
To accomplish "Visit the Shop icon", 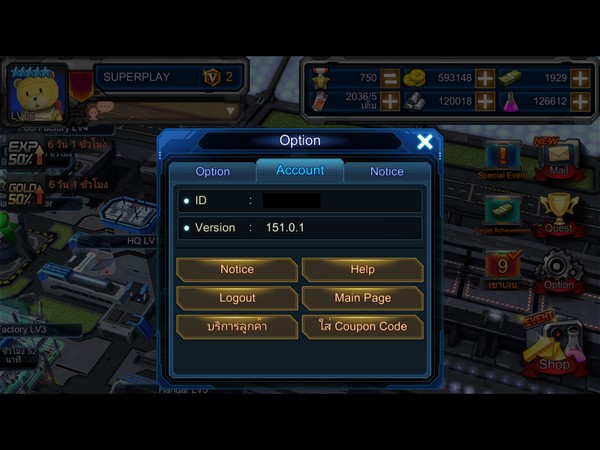I will click(x=553, y=347).
